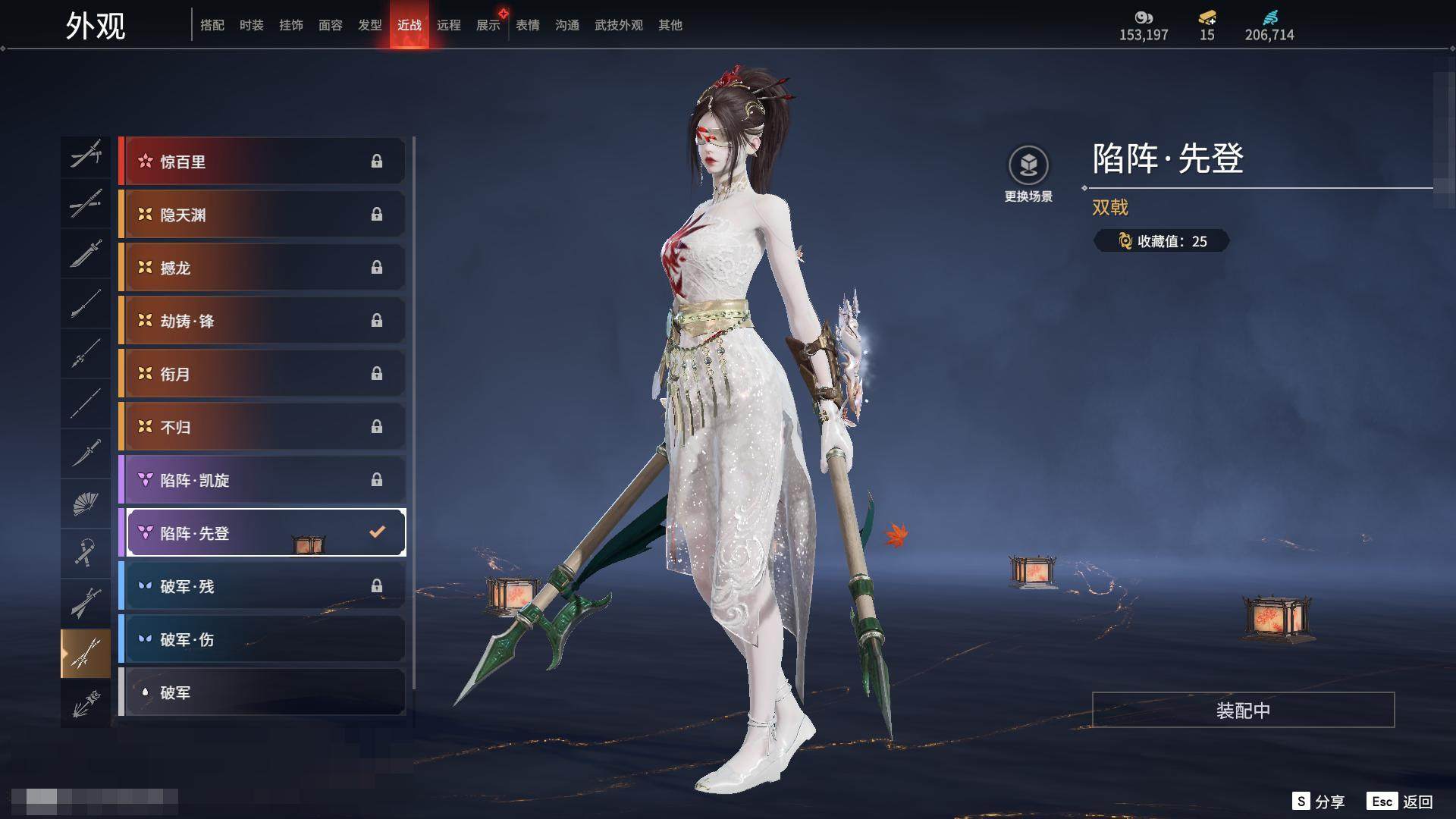This screenshot has width=1456, height=819.
Task: Choose the 惊百里 weapon skin
Action: coord(262,162)
